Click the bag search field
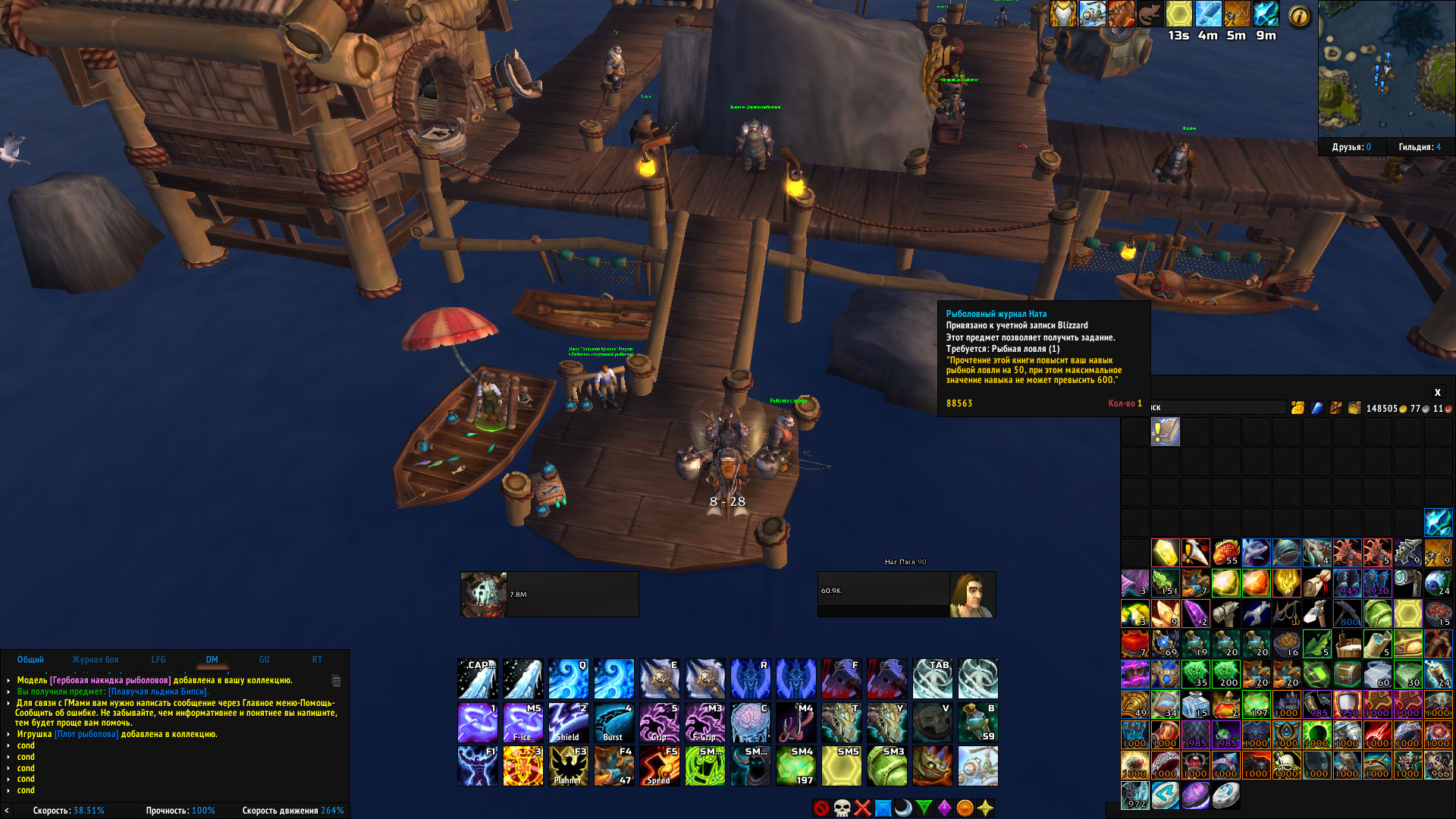Viewport: 1456px width, 819px height. coord(1217,408)
